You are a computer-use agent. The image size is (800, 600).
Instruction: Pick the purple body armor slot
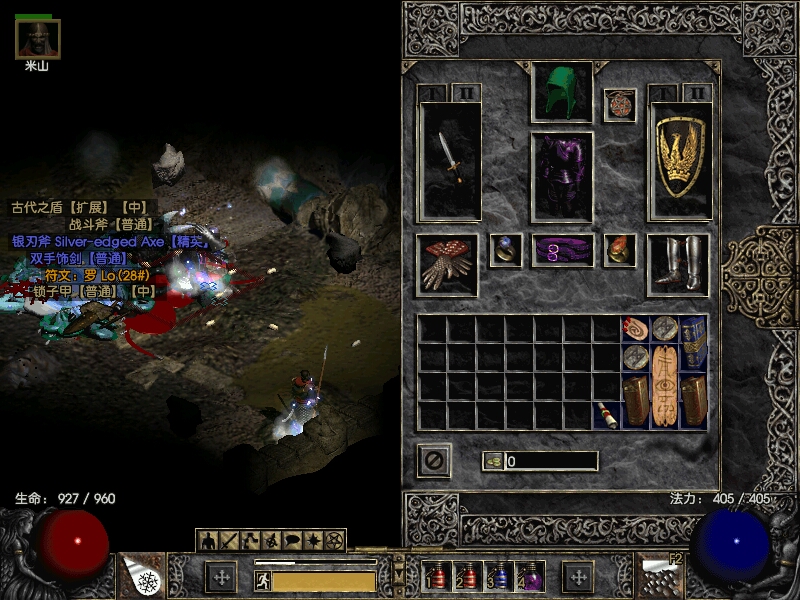(x=562, y=176)
